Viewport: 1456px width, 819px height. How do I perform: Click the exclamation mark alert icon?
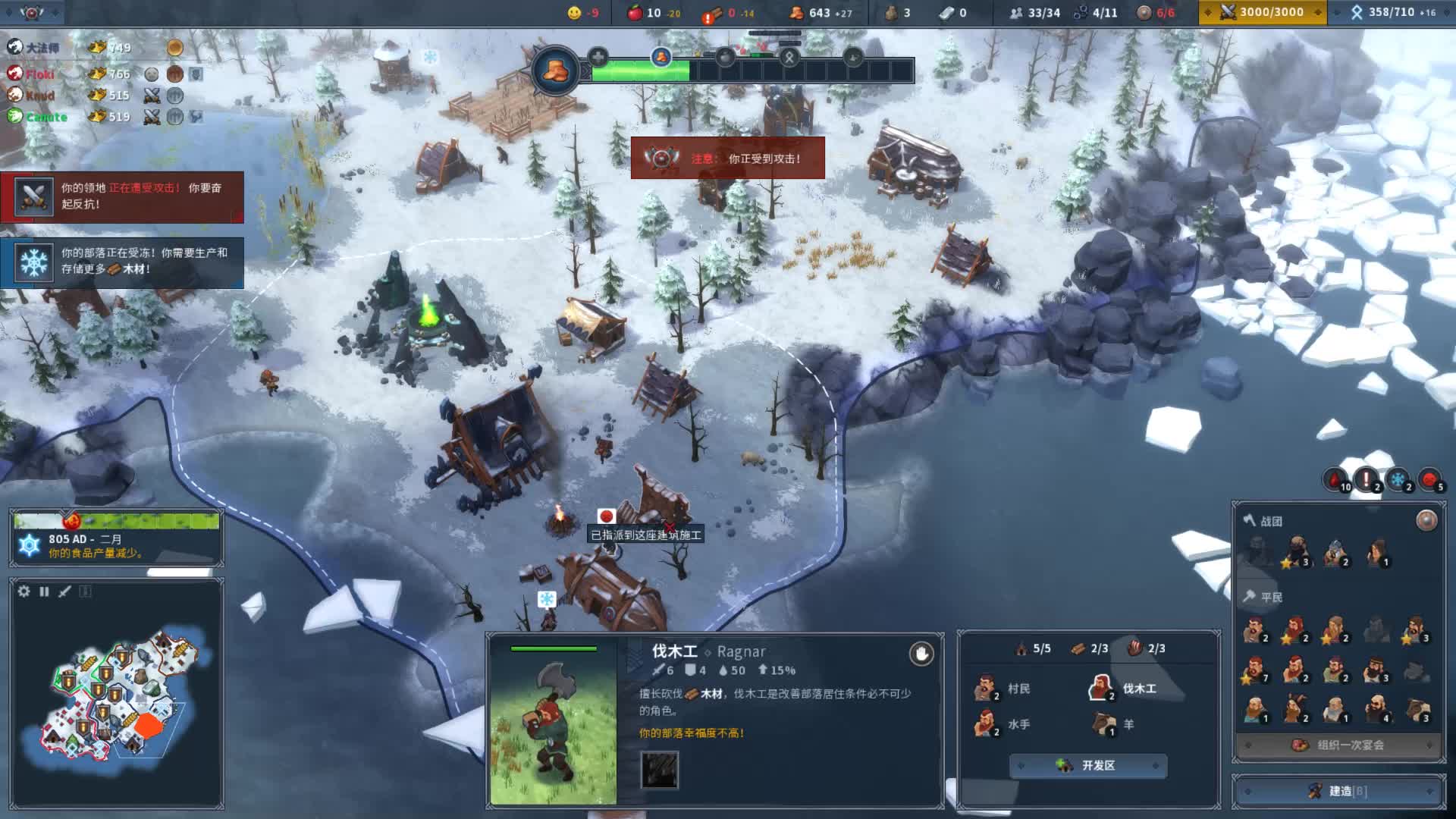(1367, 480)
